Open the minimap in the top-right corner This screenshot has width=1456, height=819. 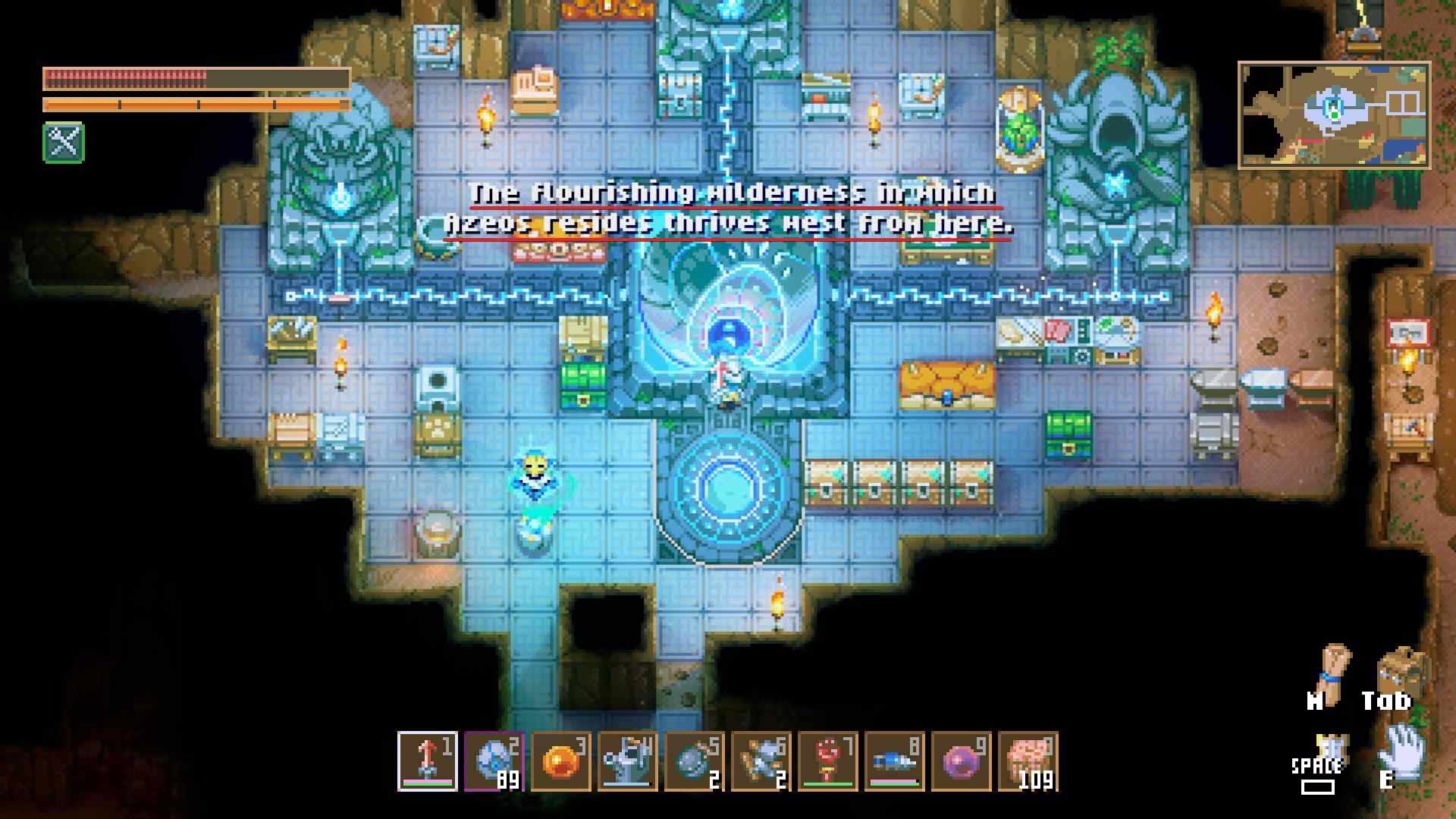coord(1334,115)
